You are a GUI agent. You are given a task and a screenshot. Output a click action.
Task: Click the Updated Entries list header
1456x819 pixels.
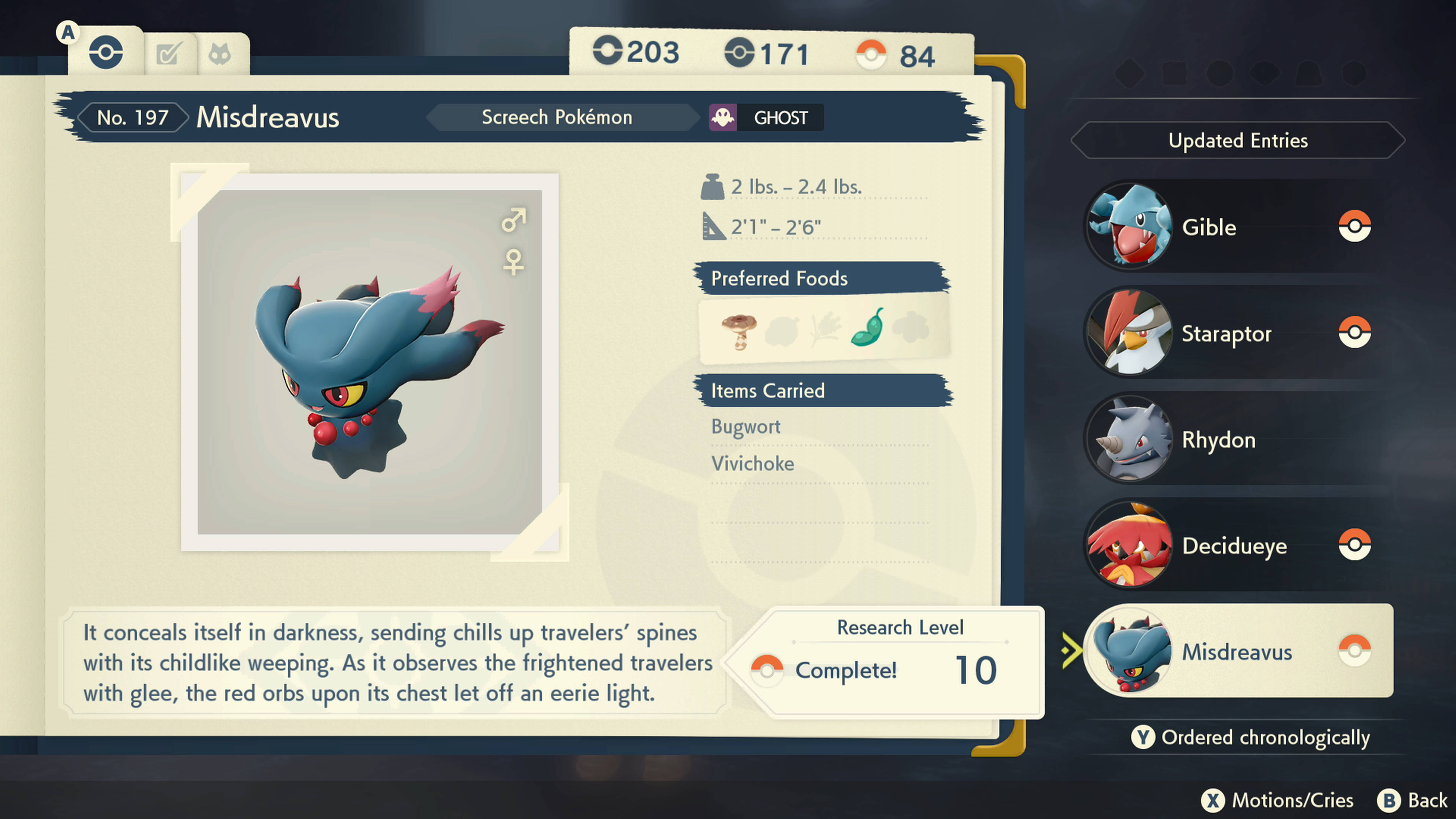pyautogui.click(x=1238, y=140)
